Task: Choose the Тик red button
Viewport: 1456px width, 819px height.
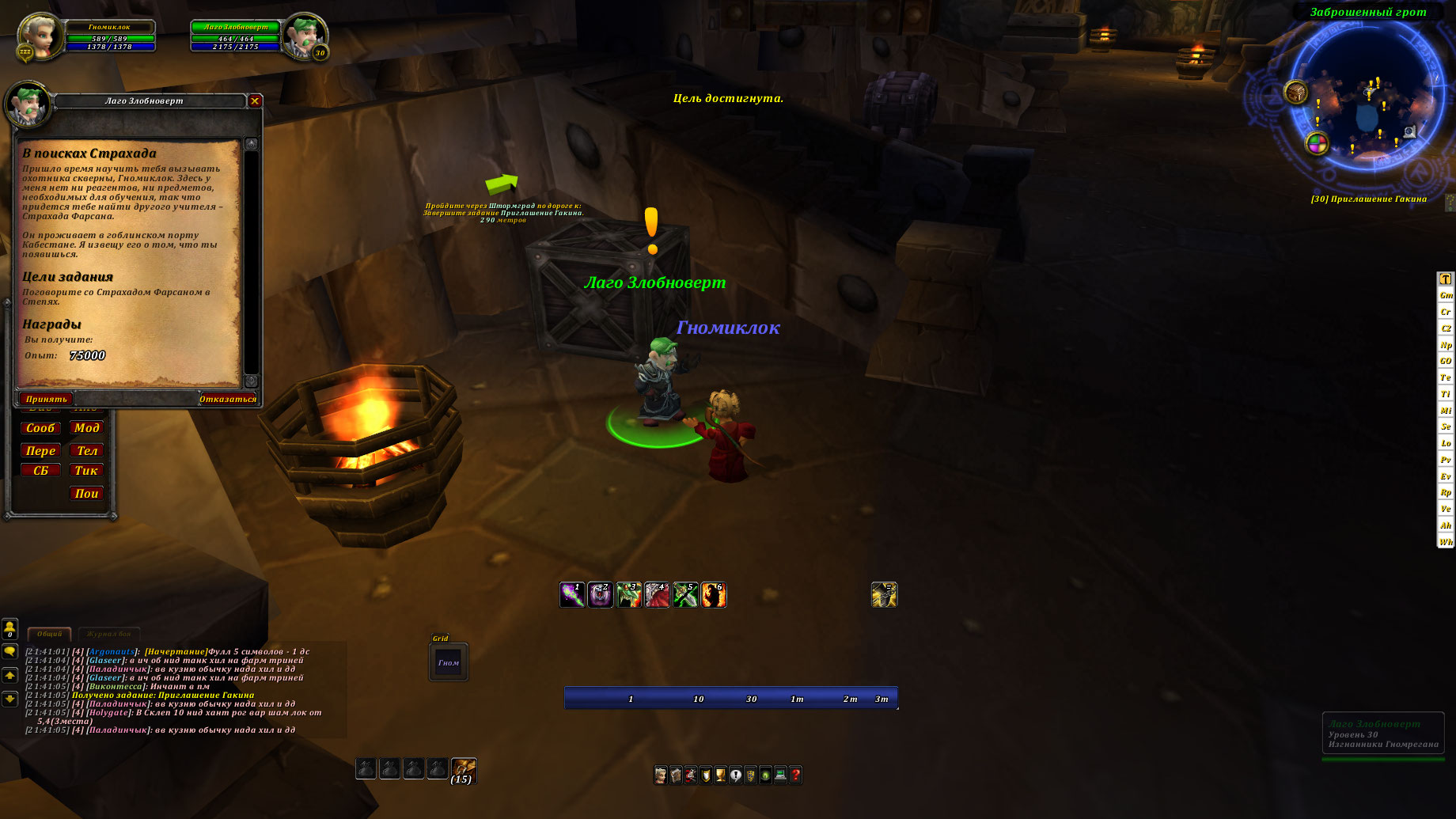Action: coord(86,471)
